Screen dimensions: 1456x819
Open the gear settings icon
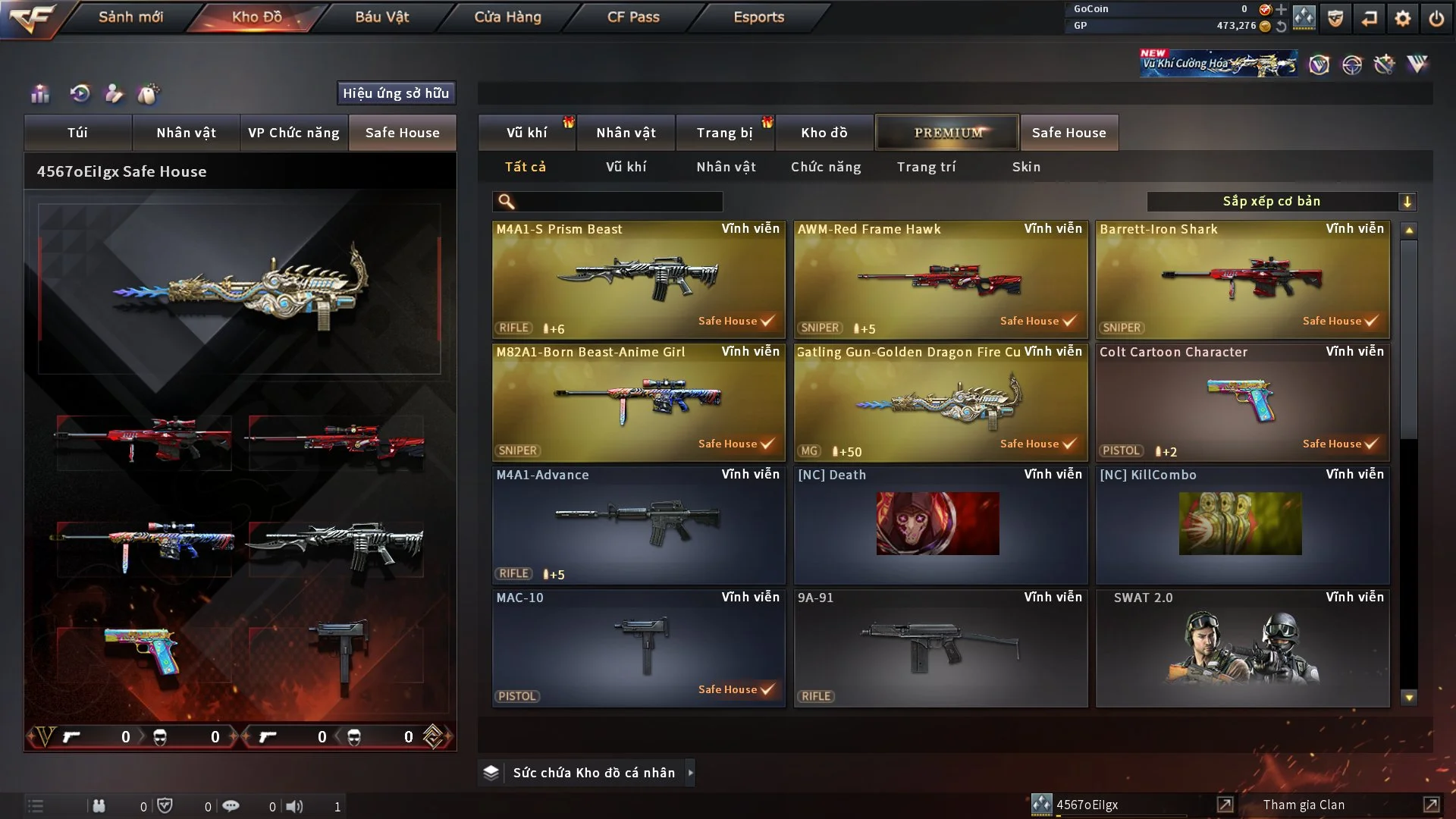1403,18
